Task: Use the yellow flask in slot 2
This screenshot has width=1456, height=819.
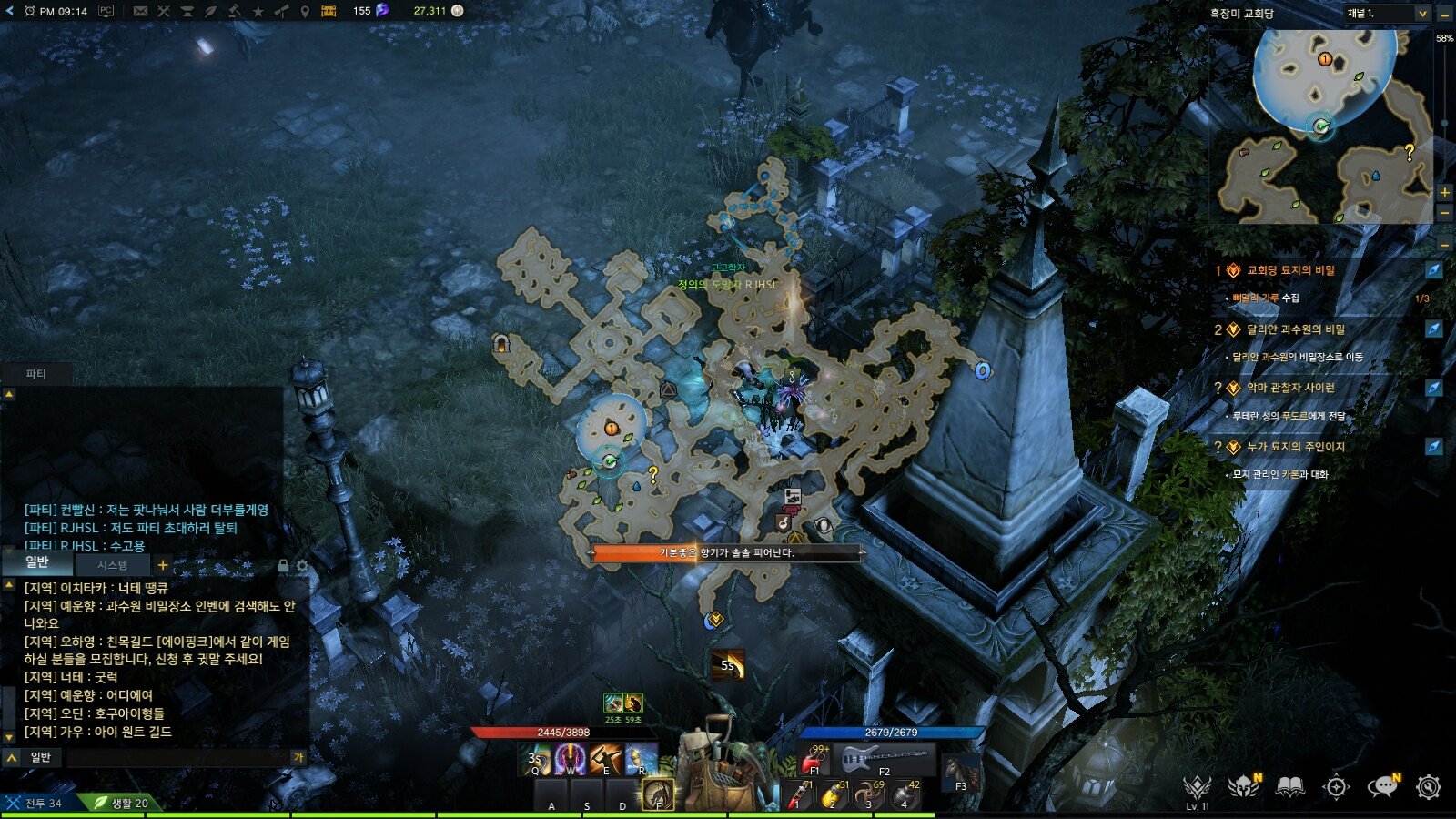Action: [833, 794]
